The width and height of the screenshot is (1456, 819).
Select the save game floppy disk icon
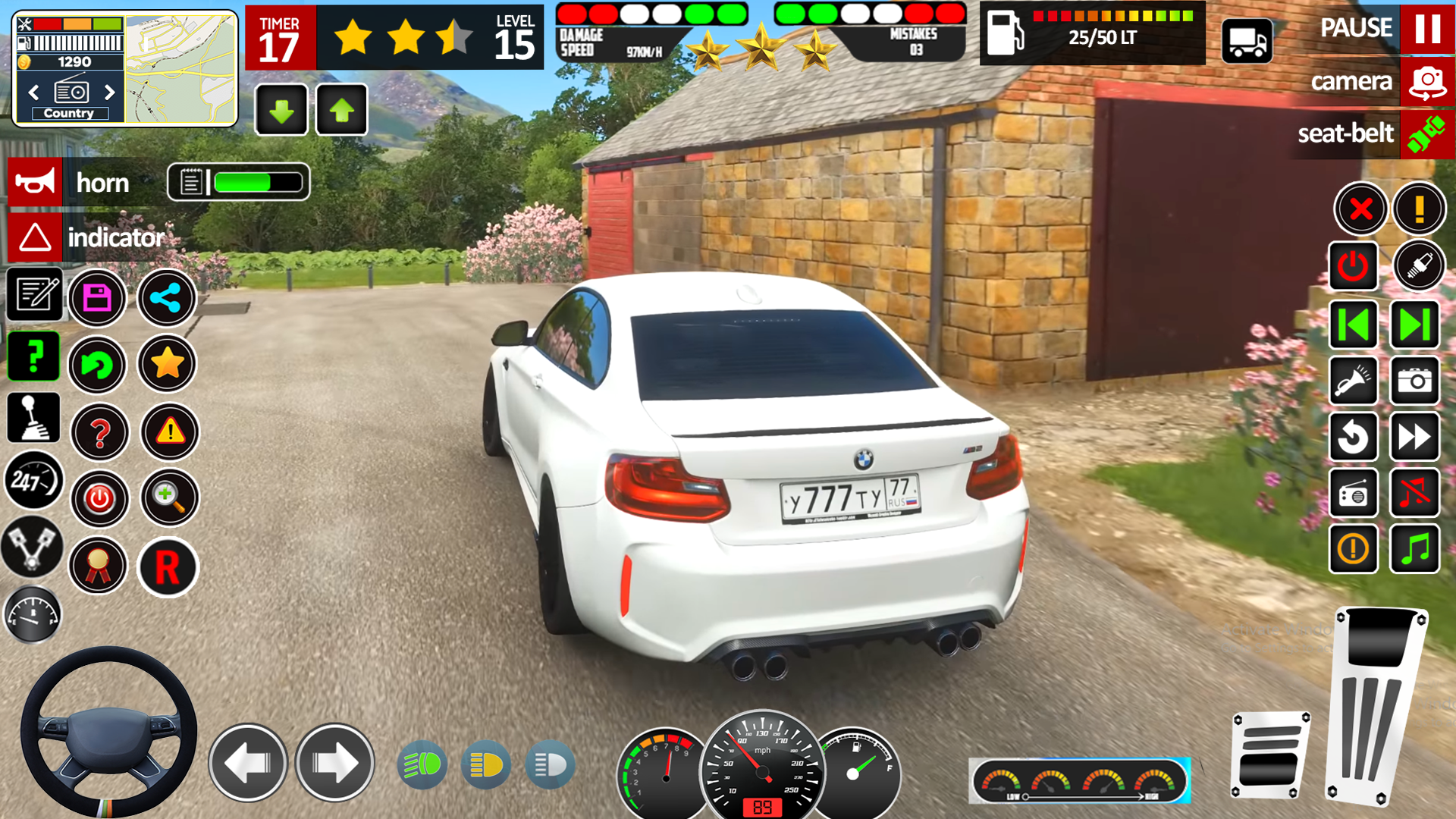pos(97,298)
